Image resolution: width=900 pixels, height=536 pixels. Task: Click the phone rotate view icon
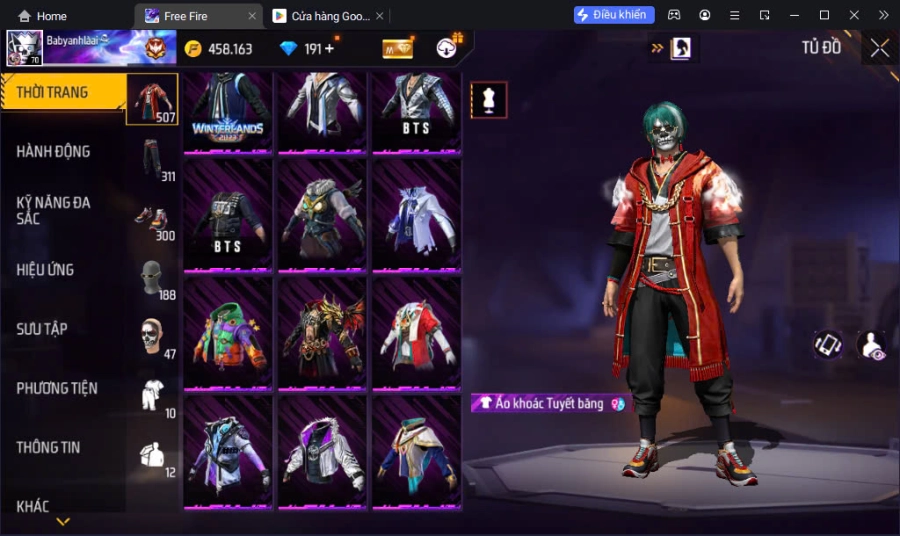pyautogui.click(x=827, y=345)
